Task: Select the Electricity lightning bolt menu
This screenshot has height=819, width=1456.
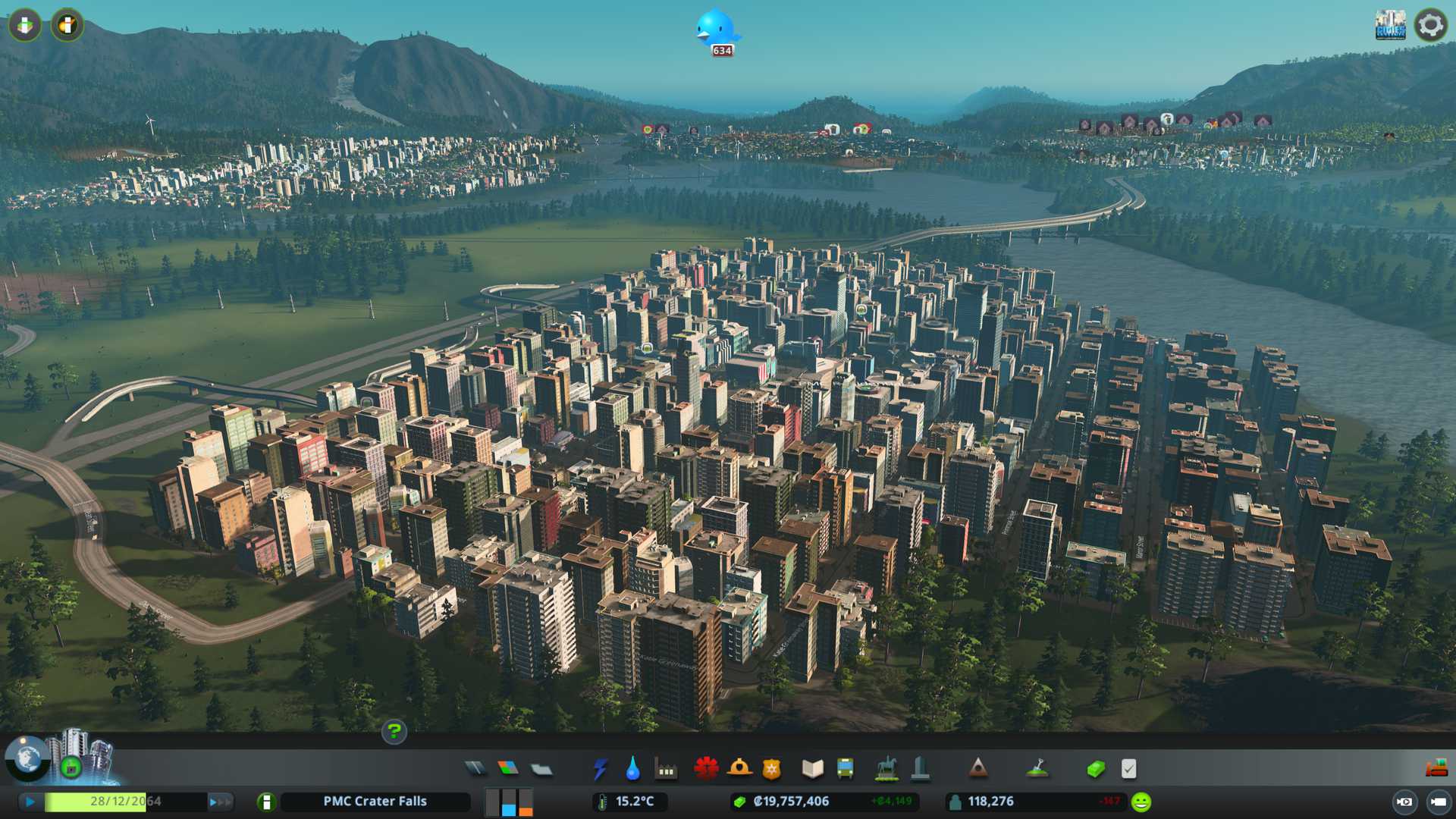Action: [600, 769]
